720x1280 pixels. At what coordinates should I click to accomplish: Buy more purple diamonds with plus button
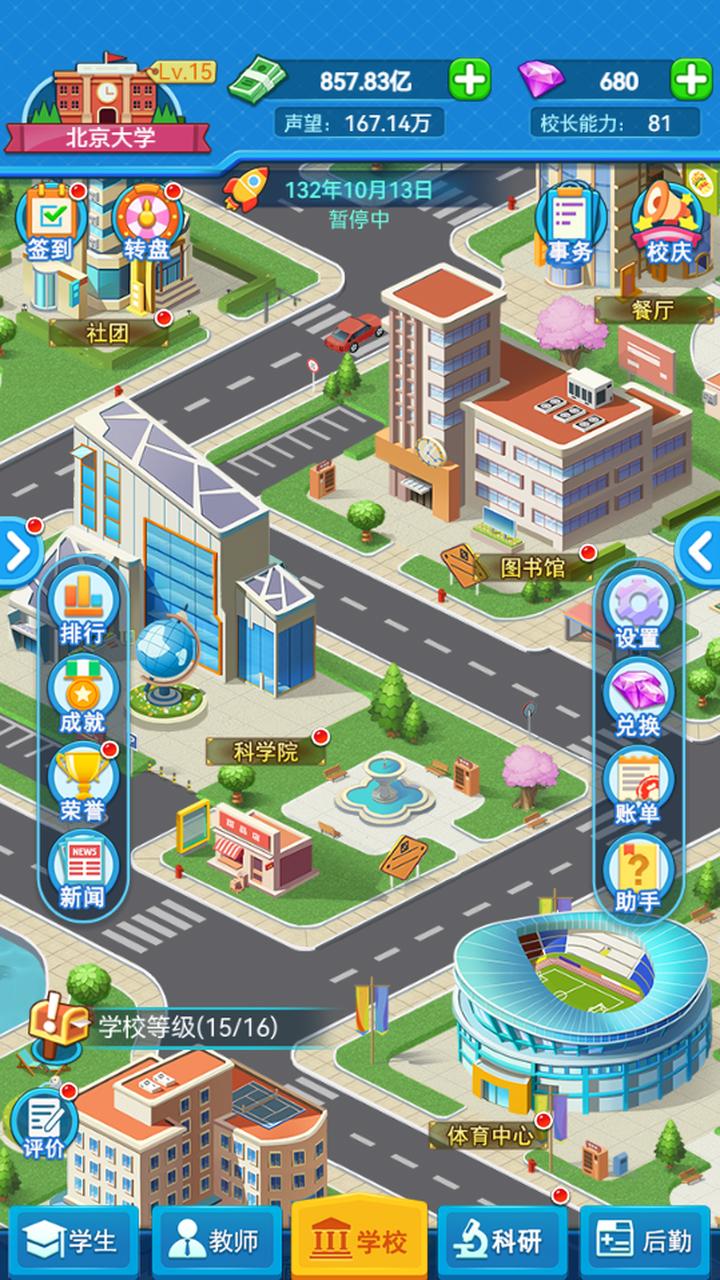pyautogui.click(x=690, y=80)
